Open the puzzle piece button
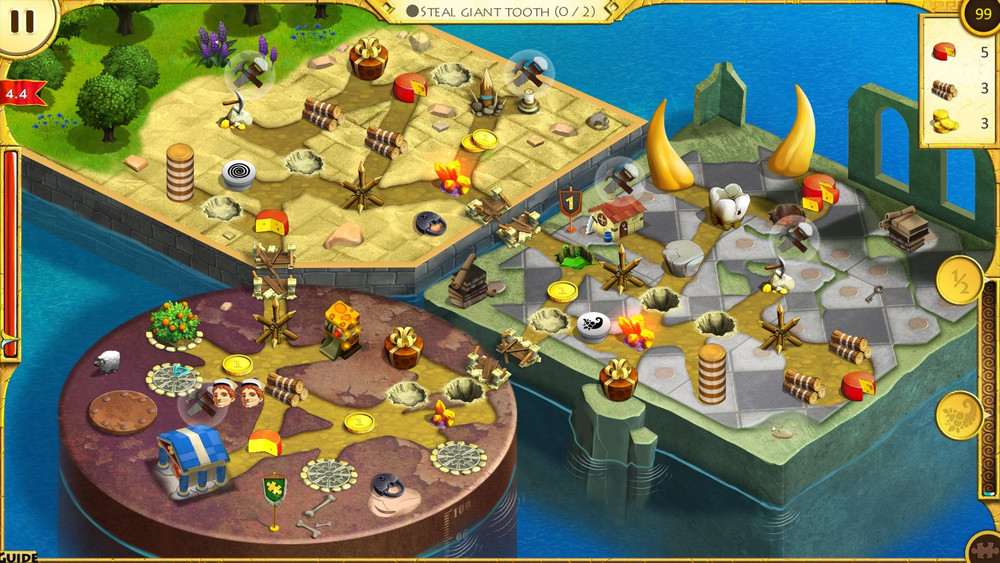This screenshot has width=1000, height=563. [985, 549]
